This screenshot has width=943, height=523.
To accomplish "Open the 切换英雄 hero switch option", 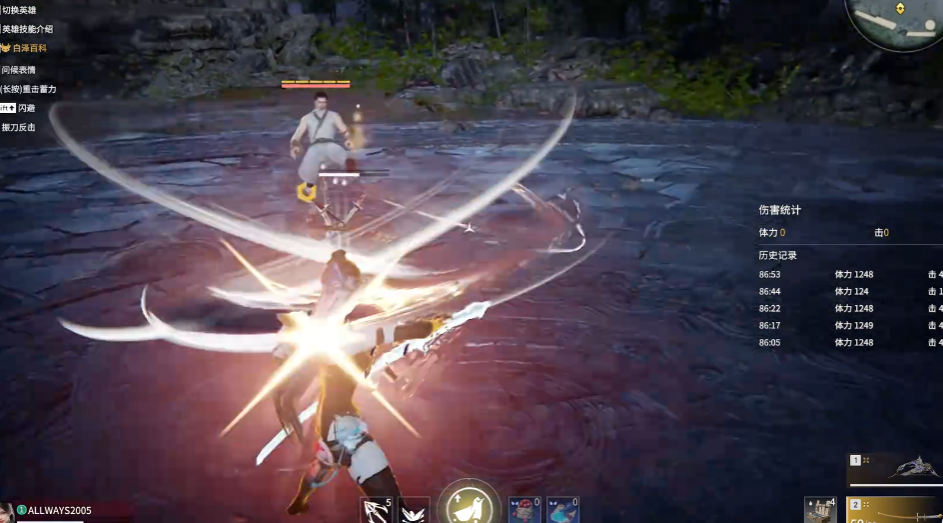I will click(26, 10).
